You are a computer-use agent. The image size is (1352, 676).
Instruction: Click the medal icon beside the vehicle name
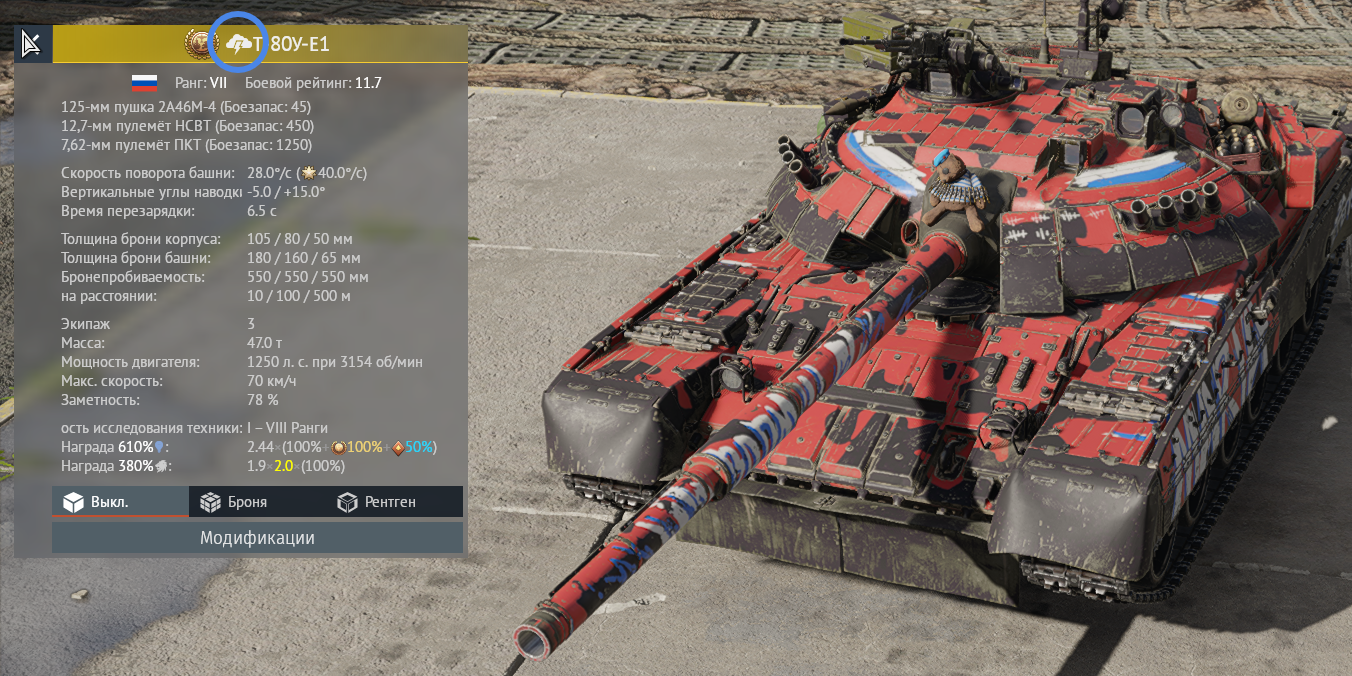point(200,44)
